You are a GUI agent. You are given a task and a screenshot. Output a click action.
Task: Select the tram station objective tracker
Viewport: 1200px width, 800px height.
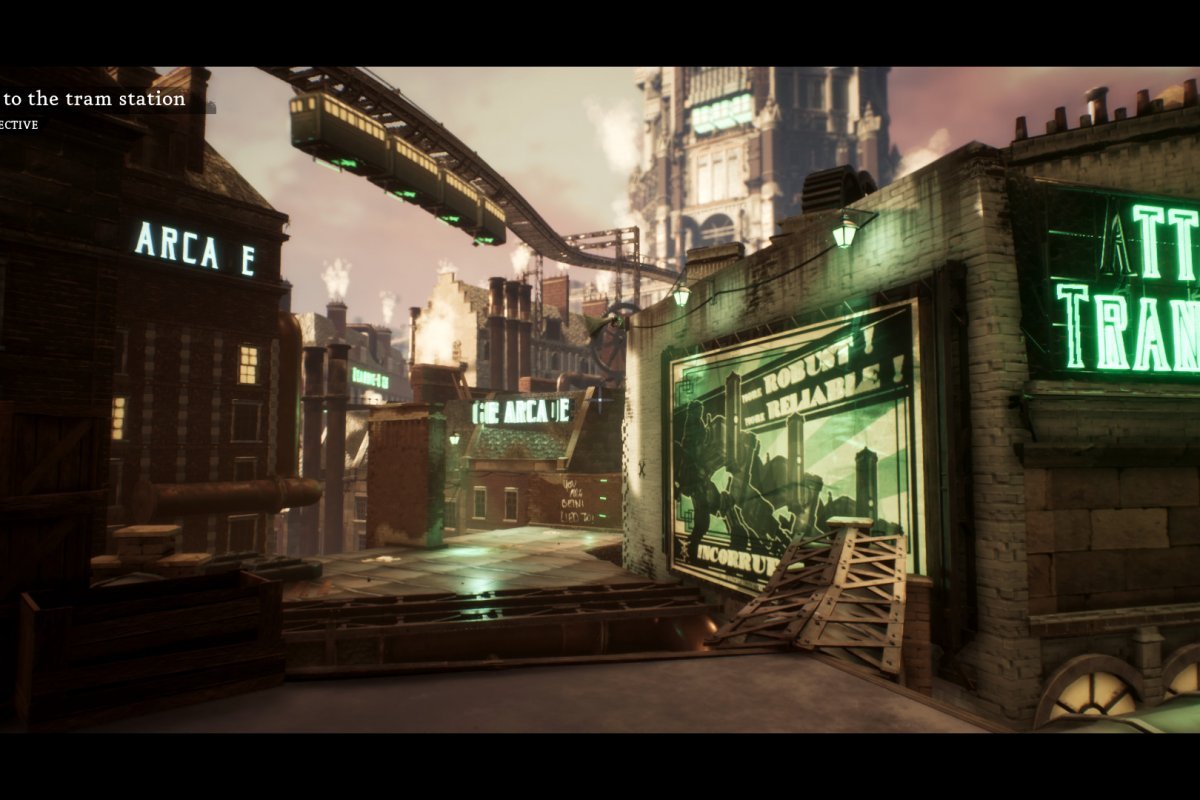(x=95, y=100)
